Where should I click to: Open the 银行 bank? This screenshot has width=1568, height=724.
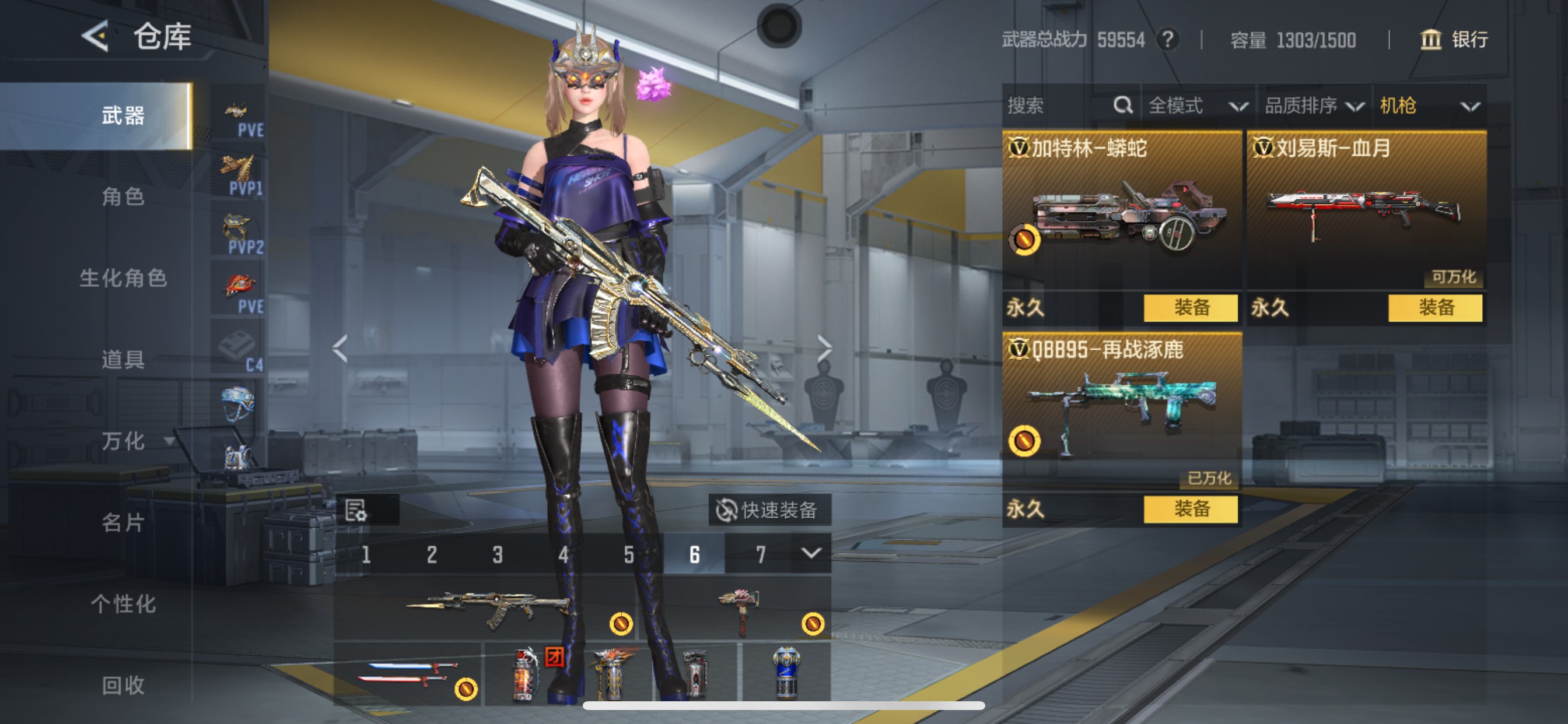tap(1454, 40)
